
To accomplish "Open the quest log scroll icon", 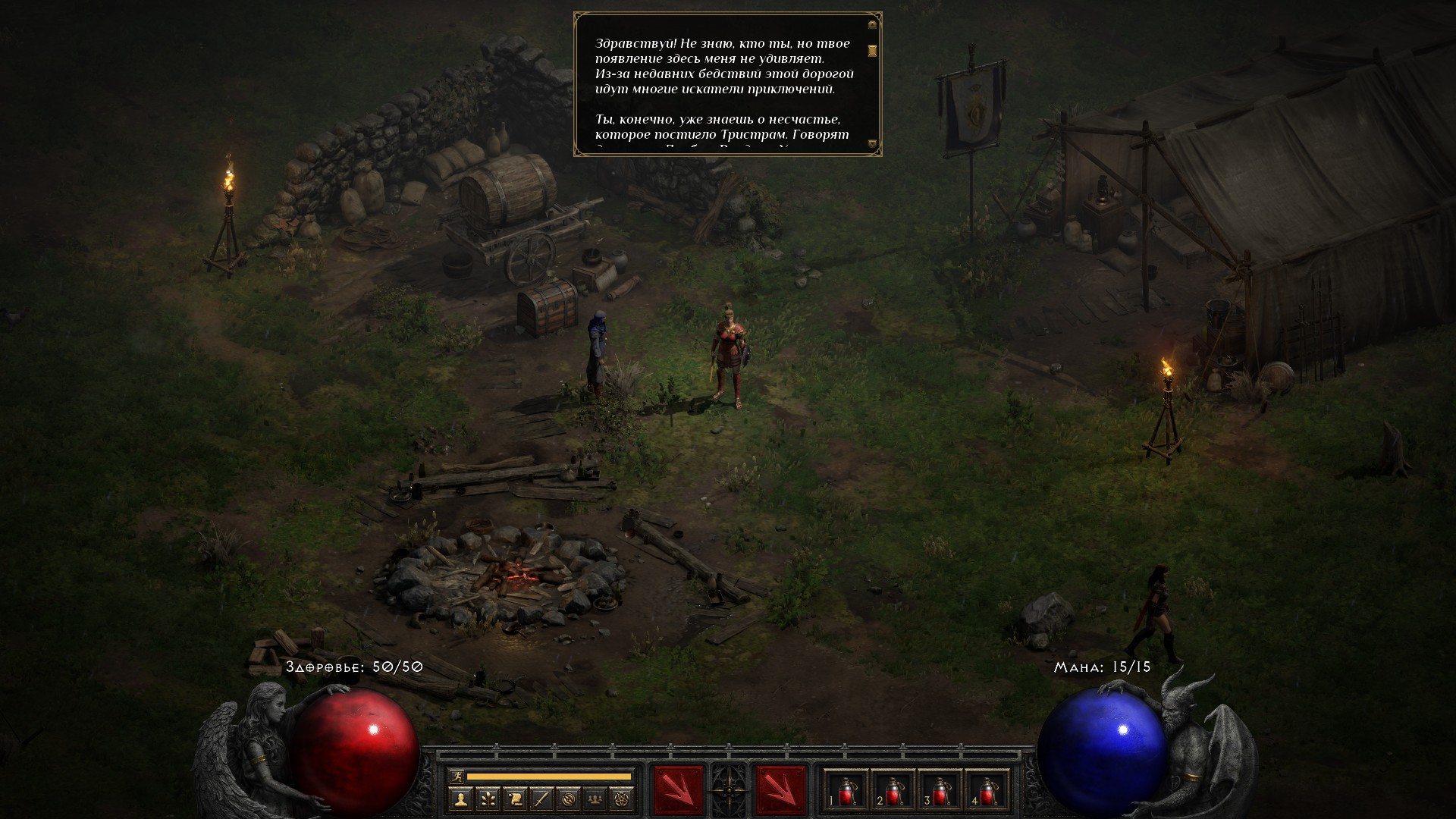I will pos(514,799).
